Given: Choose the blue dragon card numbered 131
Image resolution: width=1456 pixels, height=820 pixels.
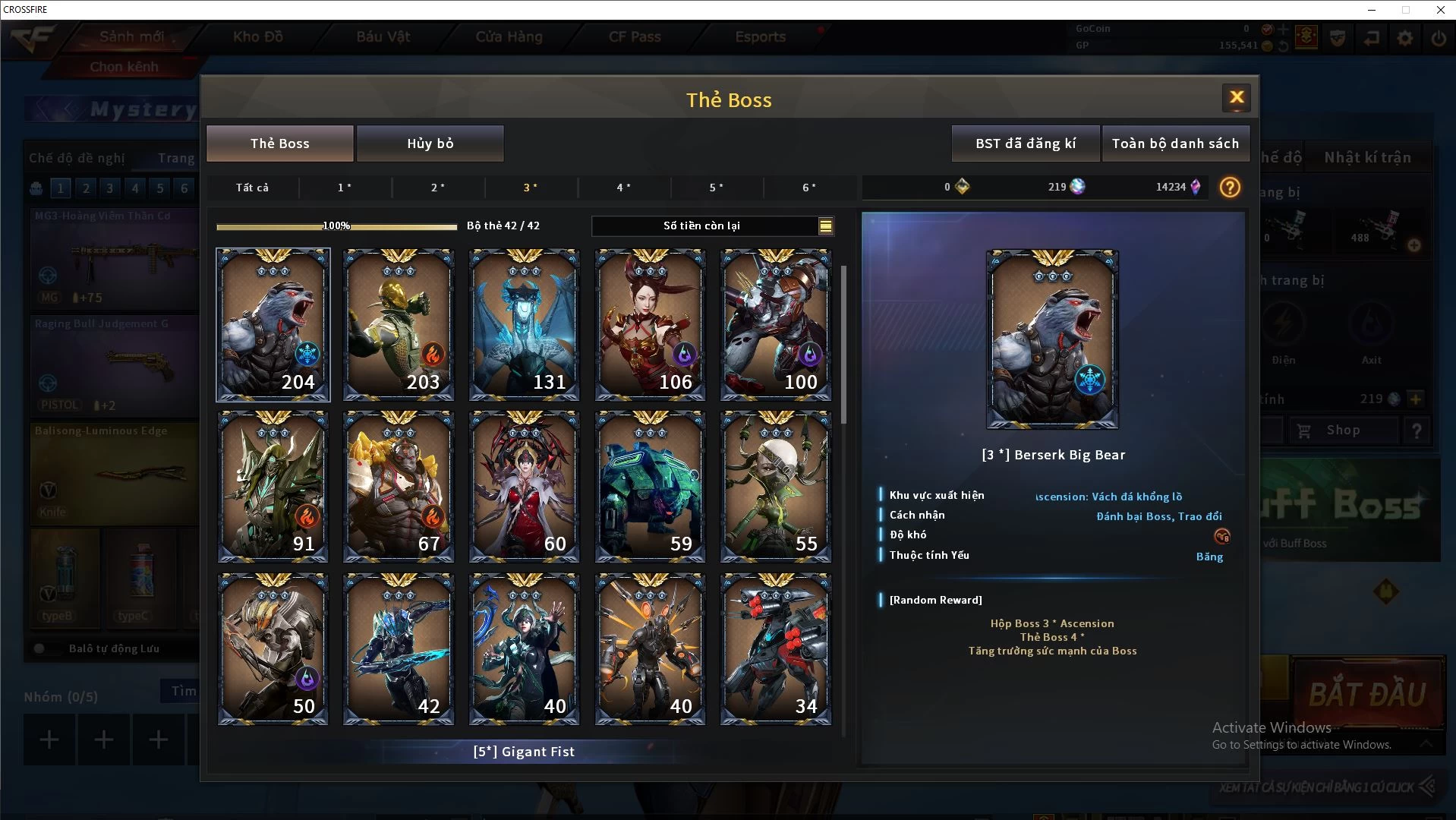Looking at the screenshot, I should (525, 325).
